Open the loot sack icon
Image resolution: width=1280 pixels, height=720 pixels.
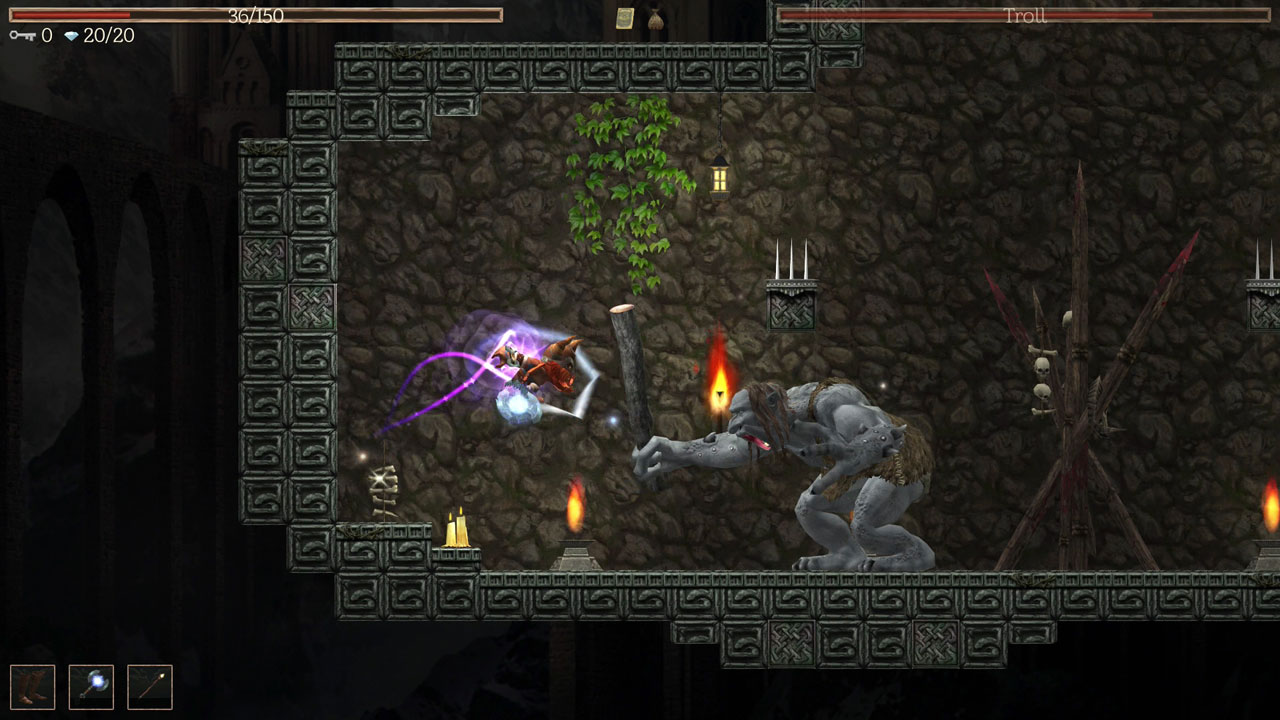coord(655,18)
